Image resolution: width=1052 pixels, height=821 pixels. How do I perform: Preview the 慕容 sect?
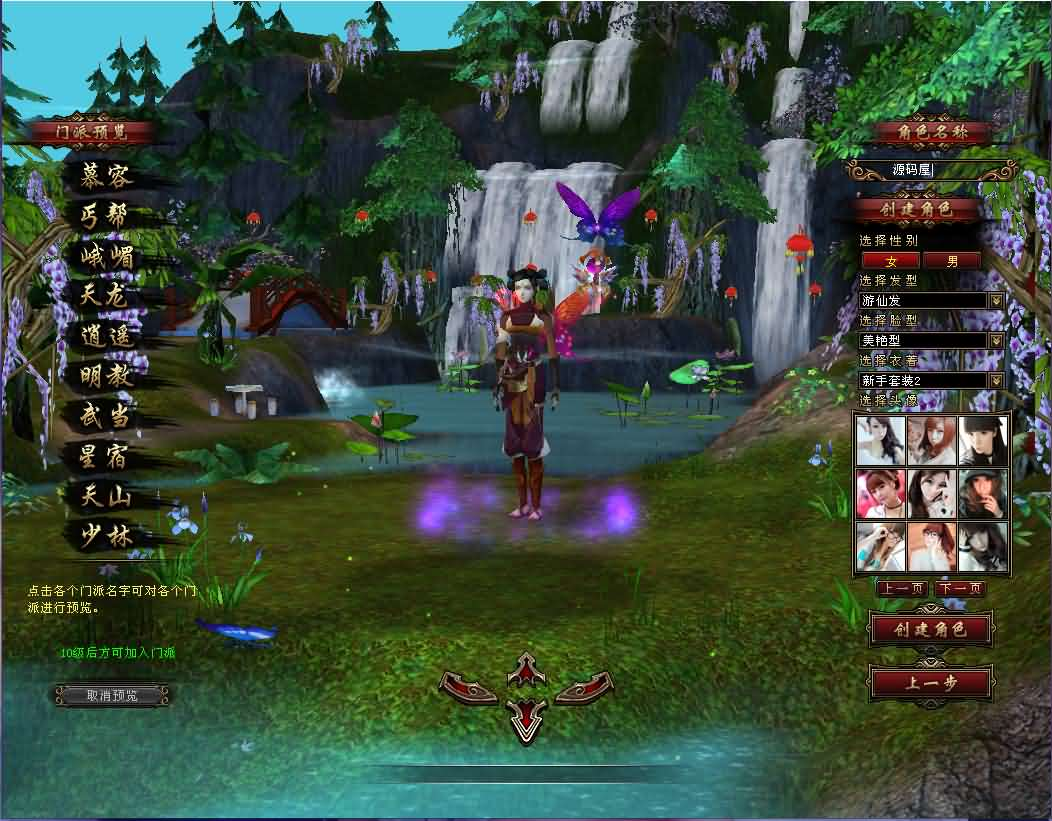tap(106, 178)
